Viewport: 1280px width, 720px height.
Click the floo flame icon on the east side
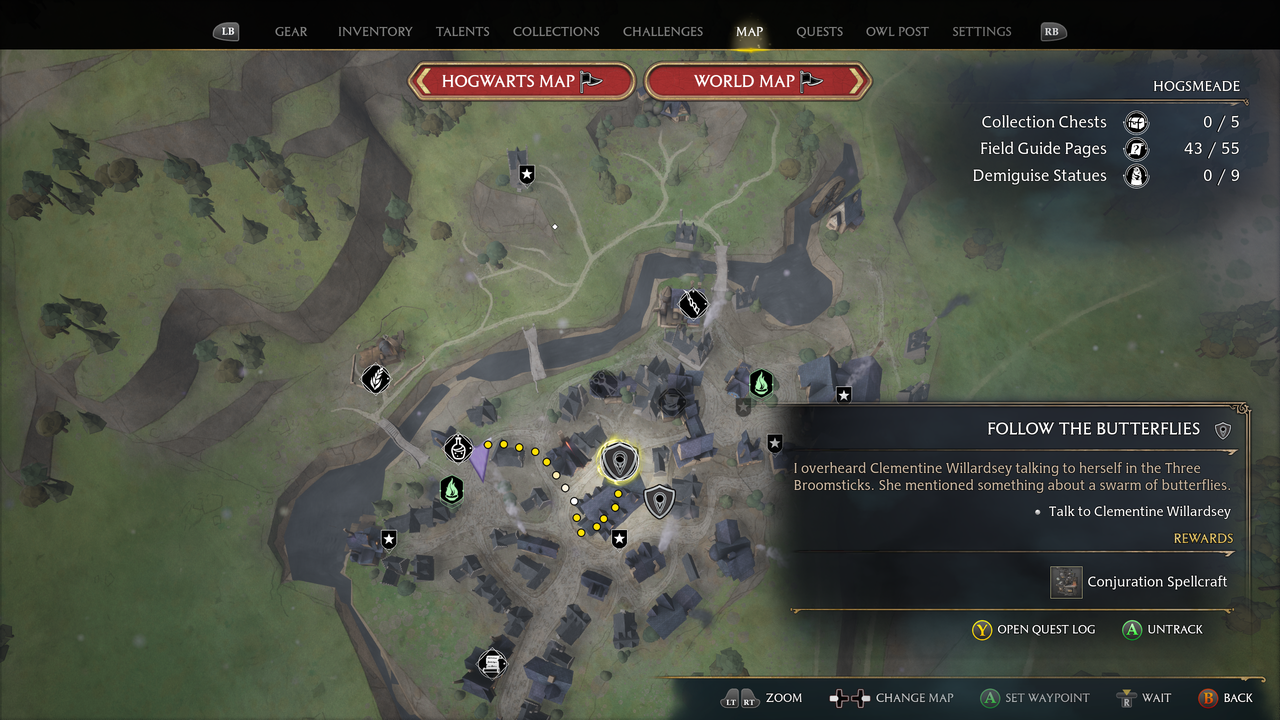(762, 382)
